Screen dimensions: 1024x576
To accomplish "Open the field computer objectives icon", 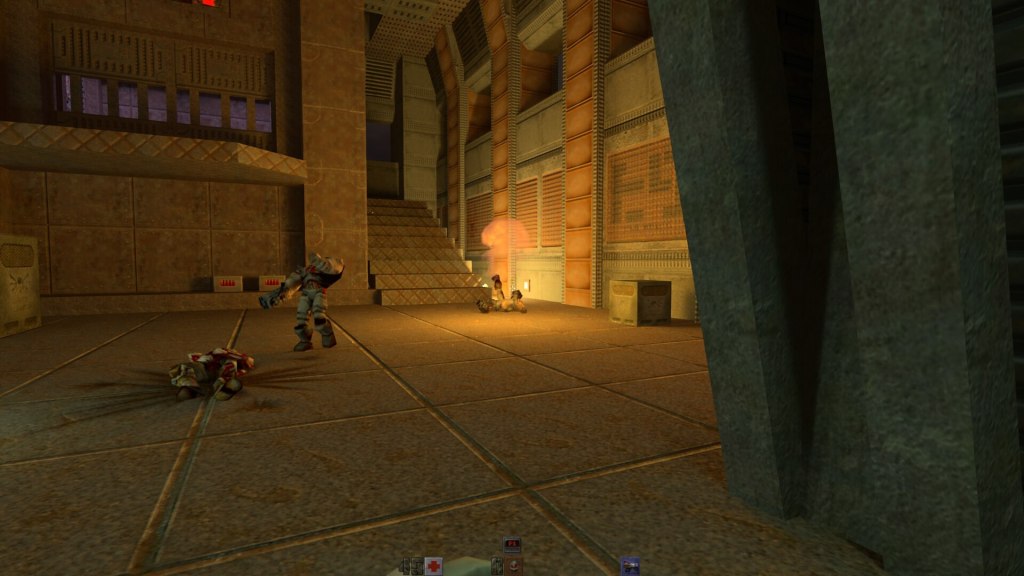I will pyautogui.click(x=511, y=545).
